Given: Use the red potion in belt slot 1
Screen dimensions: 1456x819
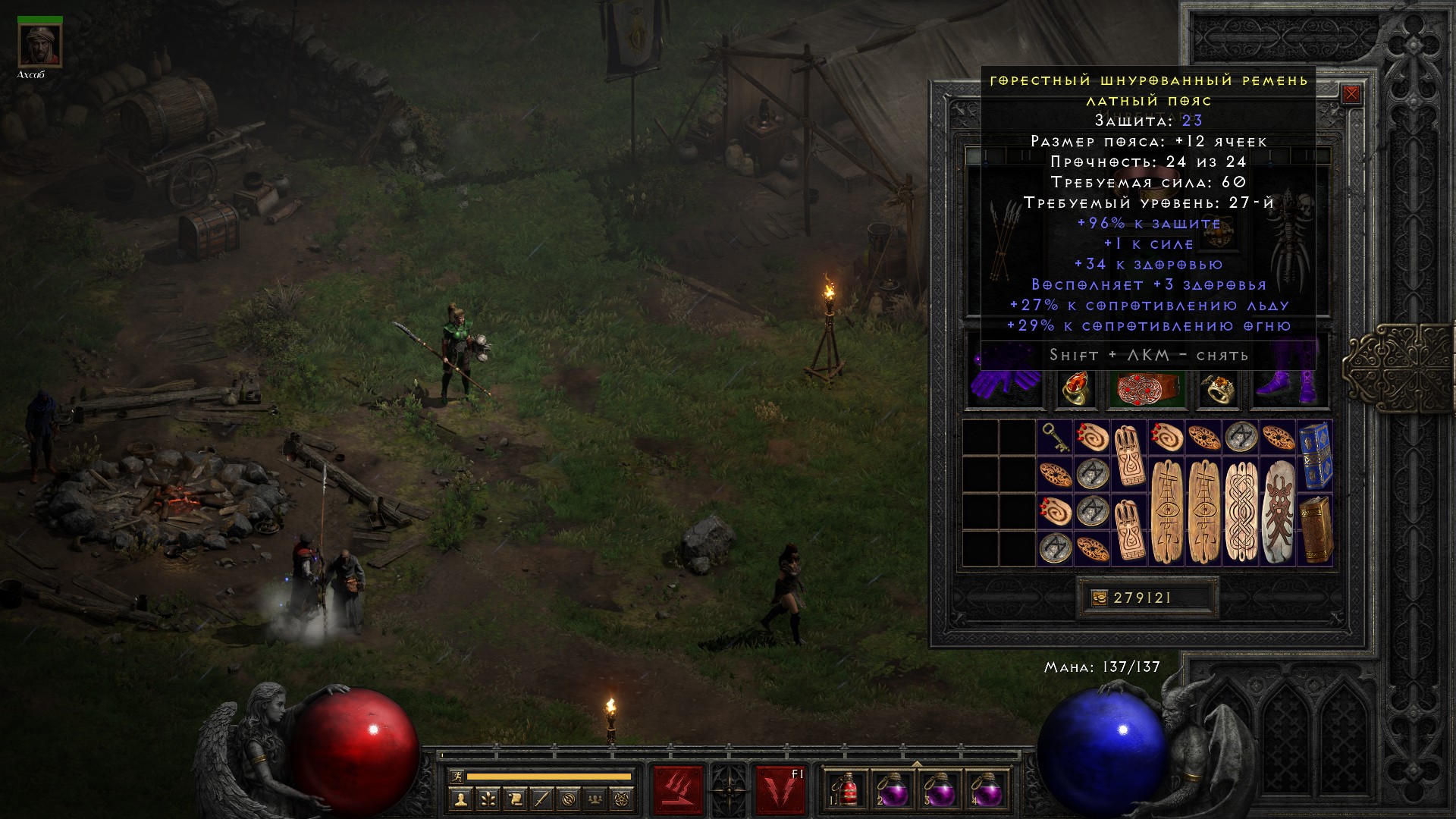Looking at the screenshot, I should 847,790.
